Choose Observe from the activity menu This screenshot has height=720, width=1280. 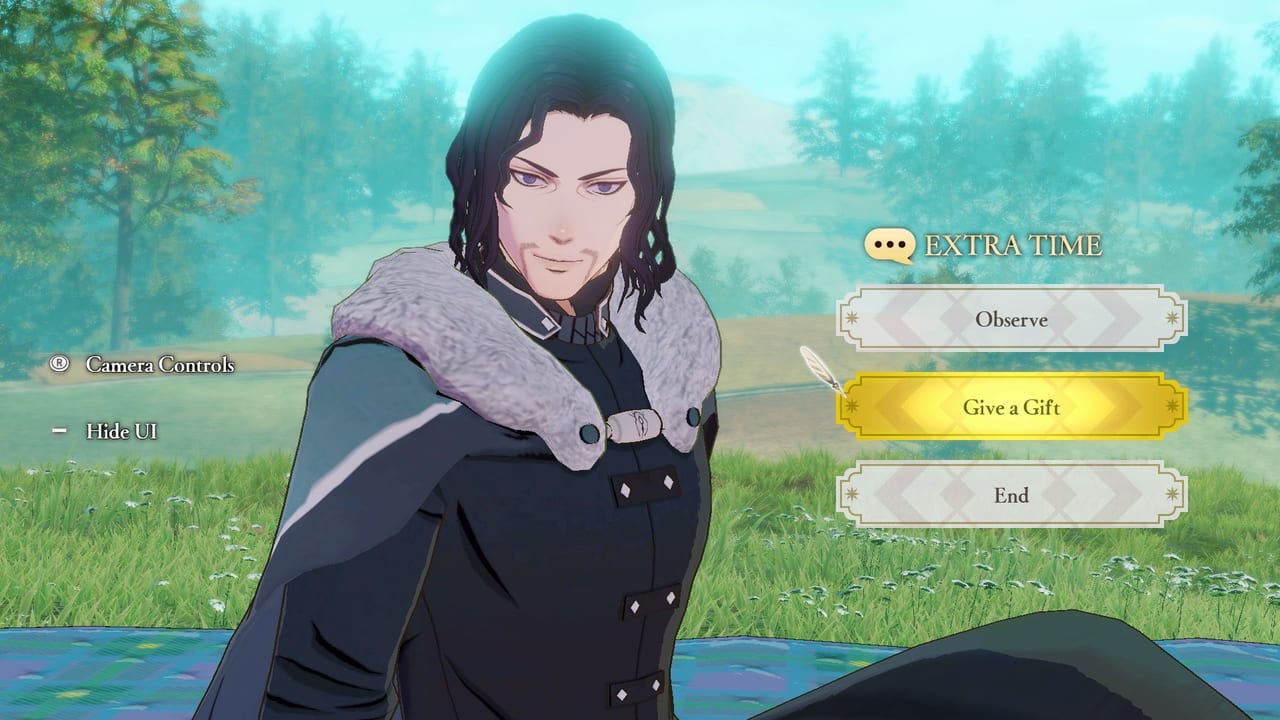1012,320
